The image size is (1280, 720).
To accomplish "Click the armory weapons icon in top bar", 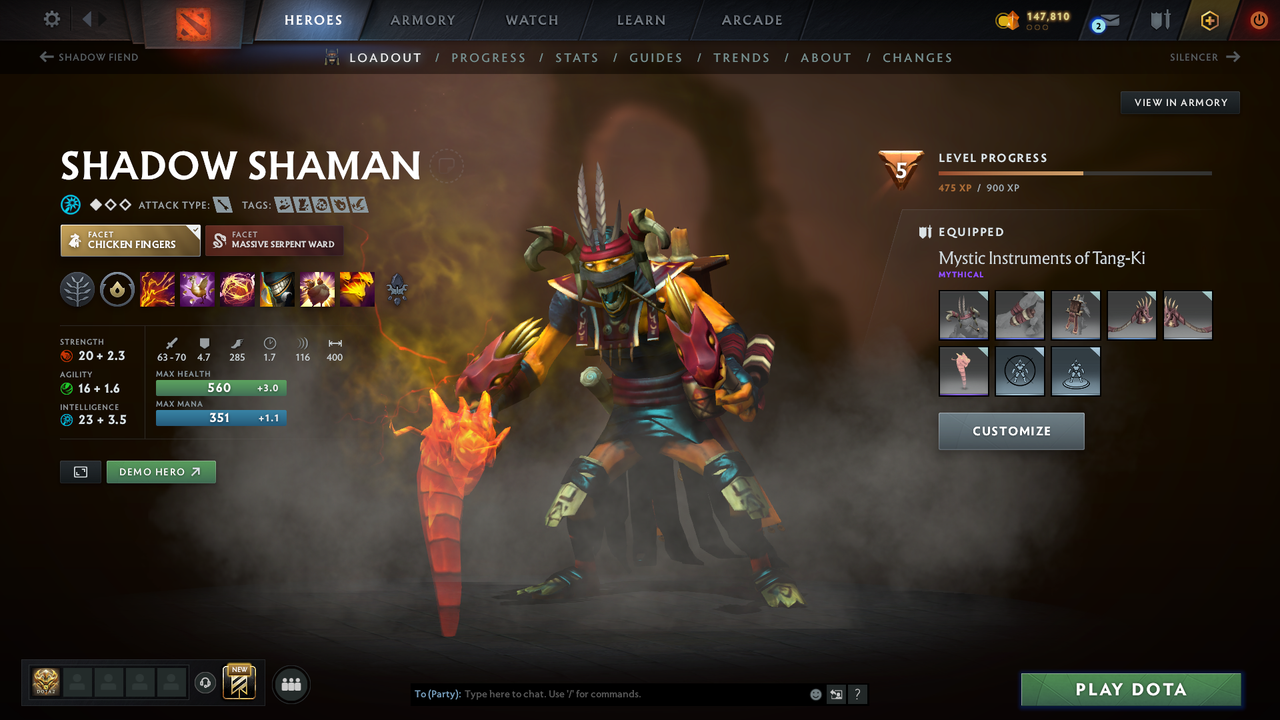I will (1160, 20).
